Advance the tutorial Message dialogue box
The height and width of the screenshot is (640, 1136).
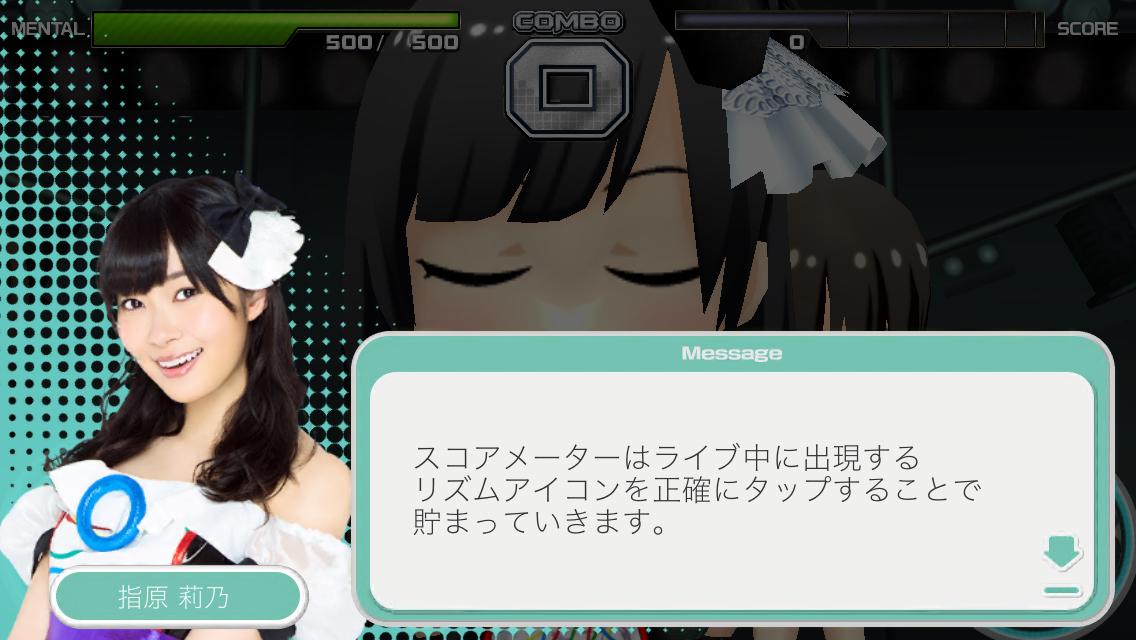pos(731,490)
